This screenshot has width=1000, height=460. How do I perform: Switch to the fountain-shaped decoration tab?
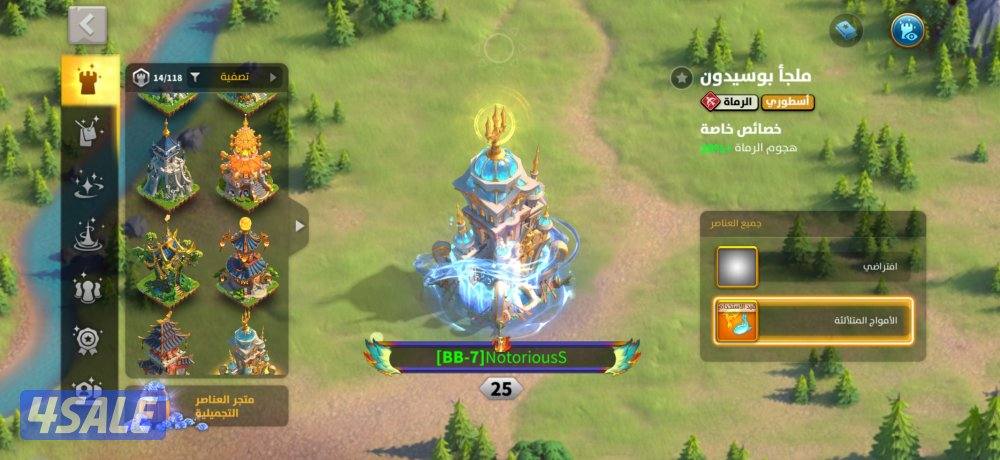pos(90,237)
